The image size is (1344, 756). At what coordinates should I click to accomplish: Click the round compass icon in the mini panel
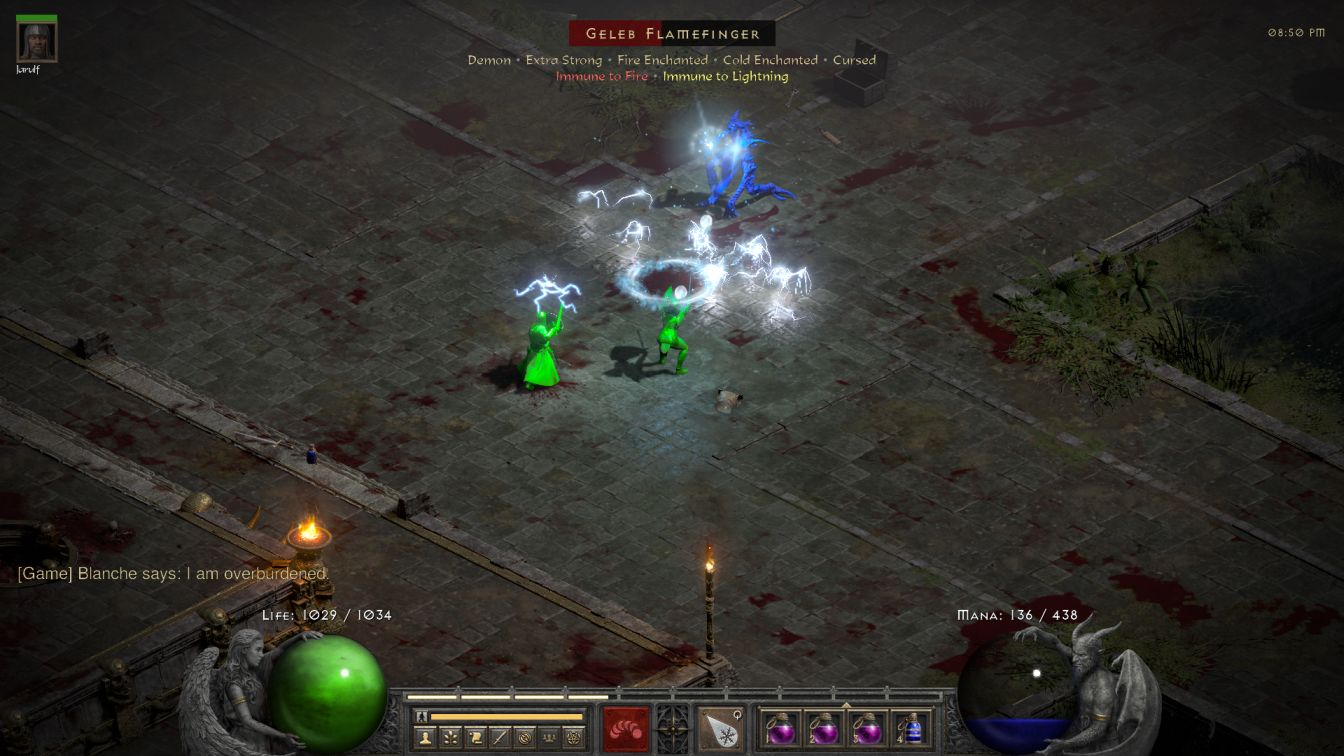coord(524,738)
